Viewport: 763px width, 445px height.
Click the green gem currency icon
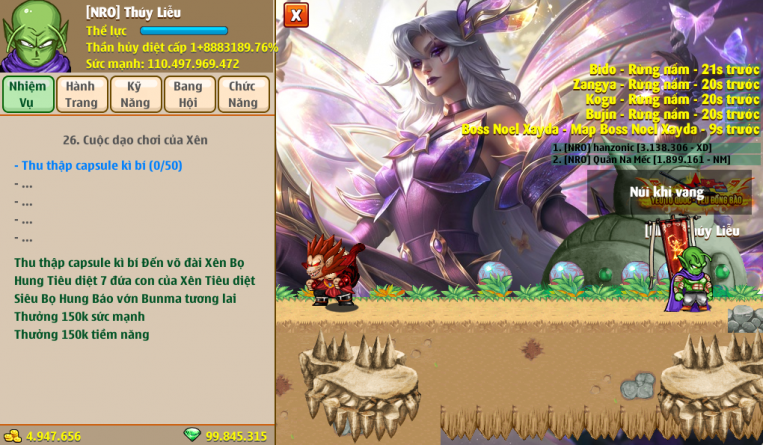192,435
